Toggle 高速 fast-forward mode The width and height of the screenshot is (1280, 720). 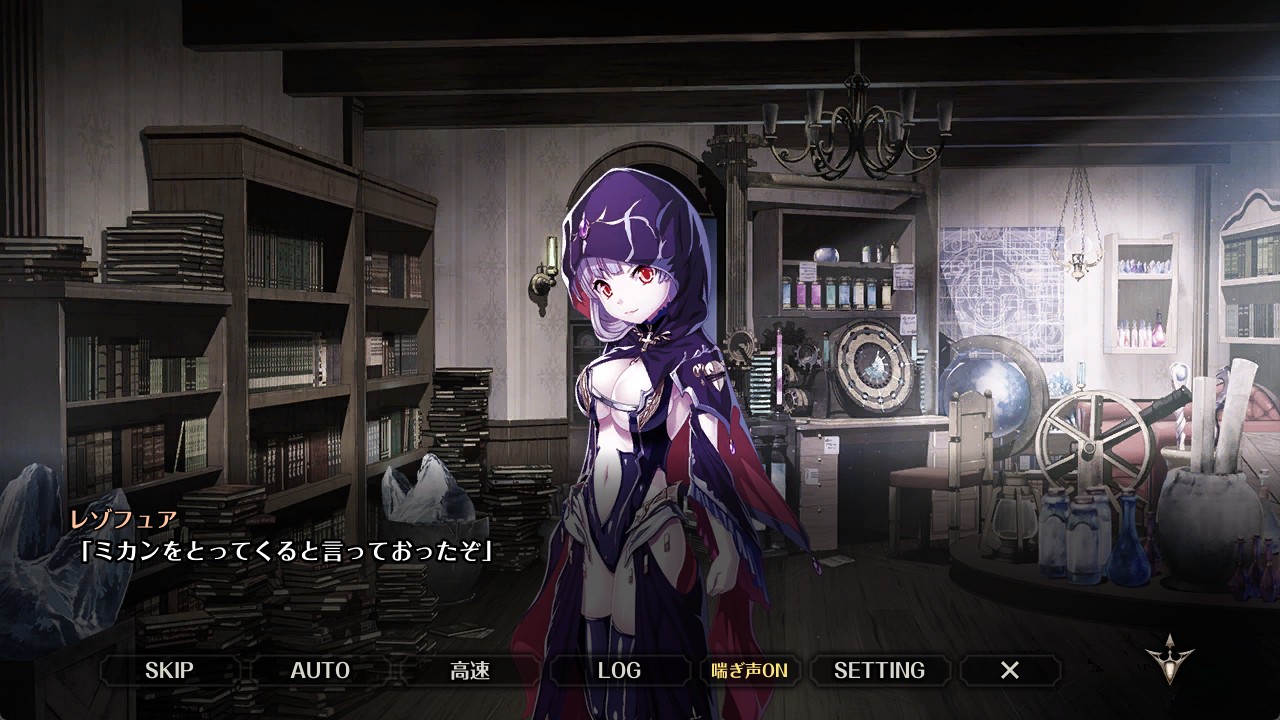click(x=470, y=670)
